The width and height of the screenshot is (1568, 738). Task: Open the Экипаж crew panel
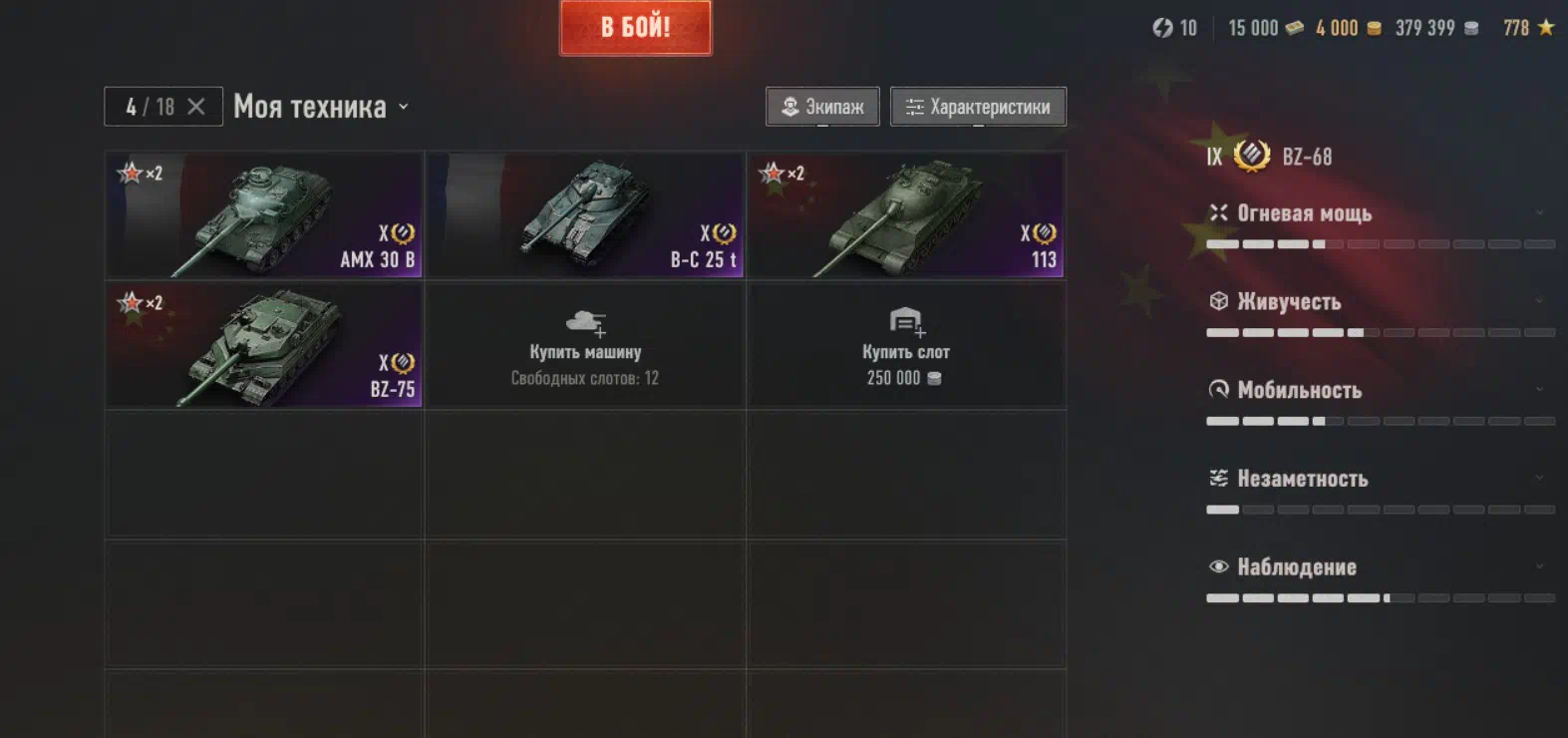tap(822, 107)
